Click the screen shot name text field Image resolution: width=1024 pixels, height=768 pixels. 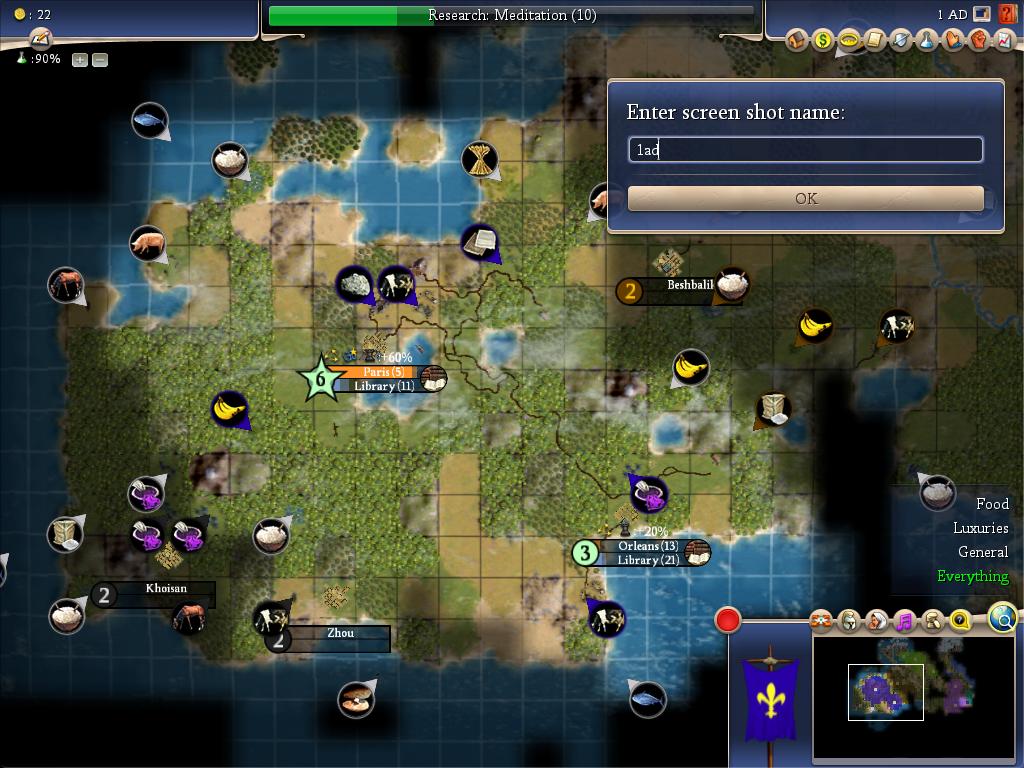coord(805,150)
